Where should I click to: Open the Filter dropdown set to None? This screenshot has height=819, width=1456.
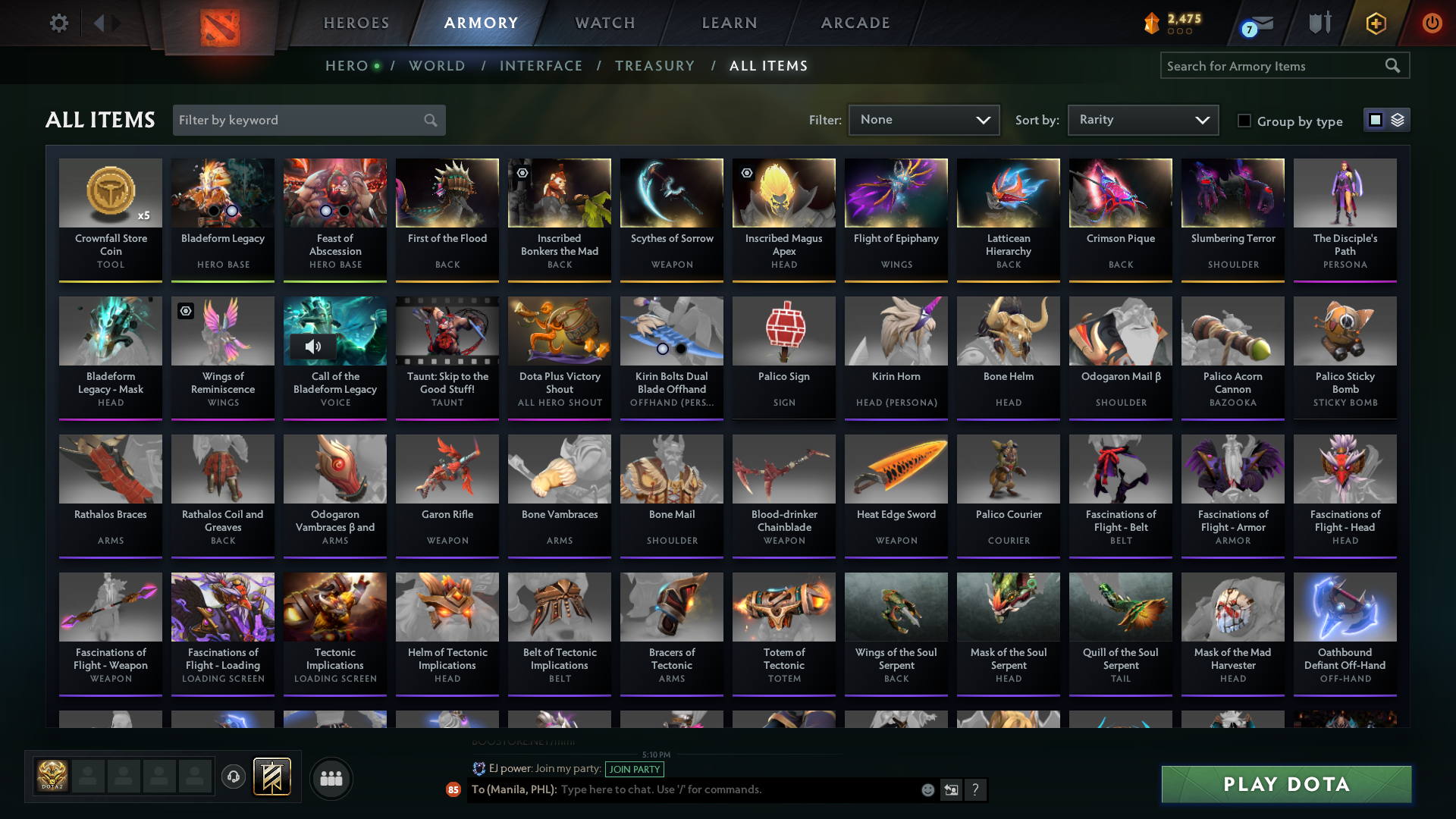[924, 120]
